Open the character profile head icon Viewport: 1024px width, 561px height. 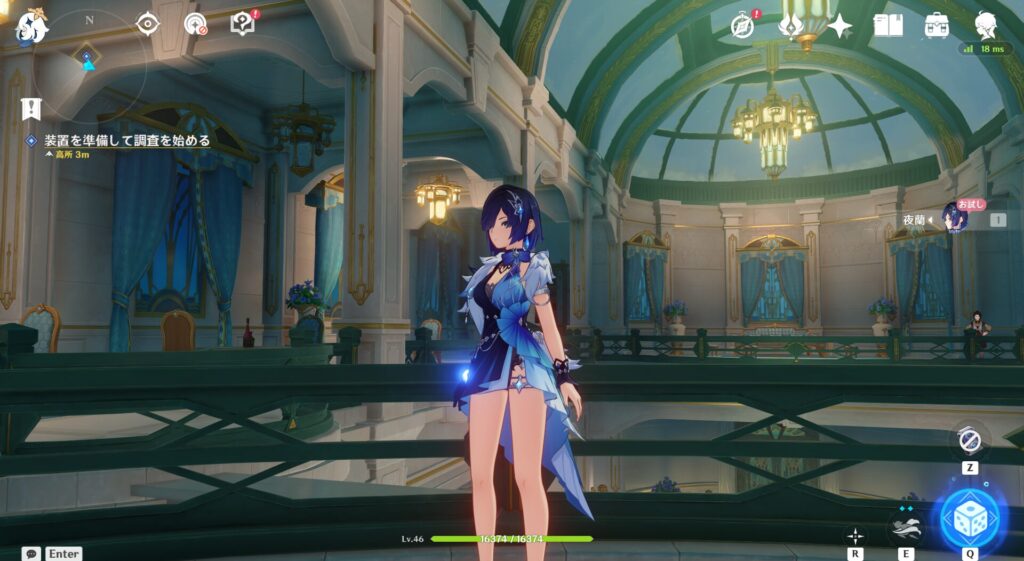985,26
